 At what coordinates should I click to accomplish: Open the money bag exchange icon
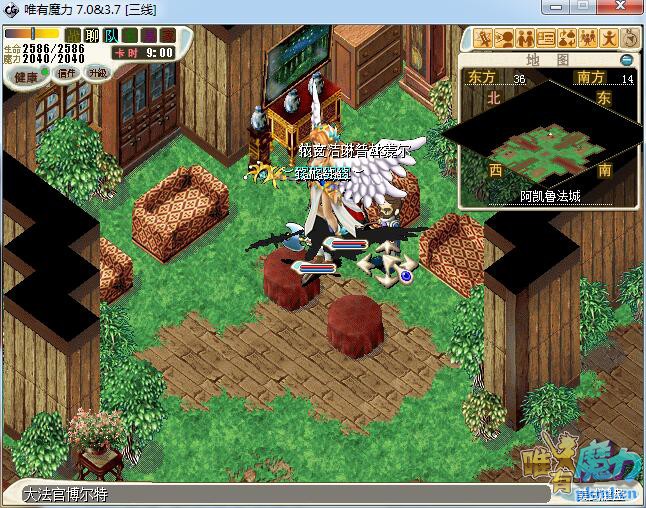(567, 39)
